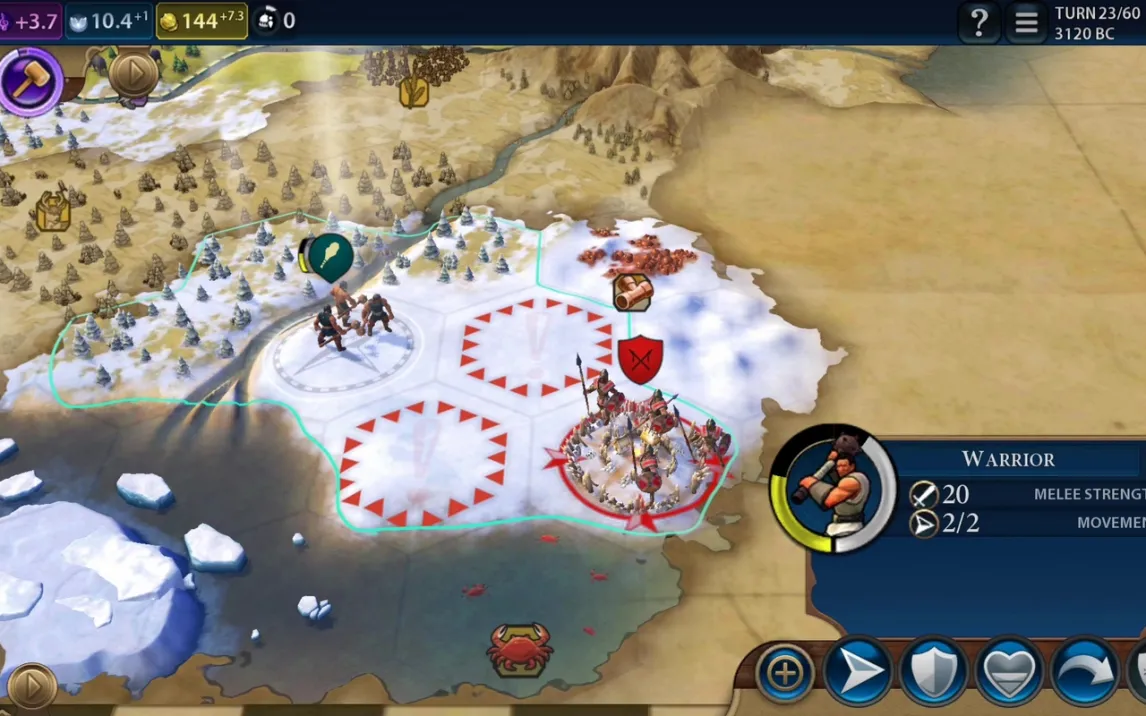Expand the panel beside the hammer icon
Screen dimensions: 1146x716
tap(132, 73)
